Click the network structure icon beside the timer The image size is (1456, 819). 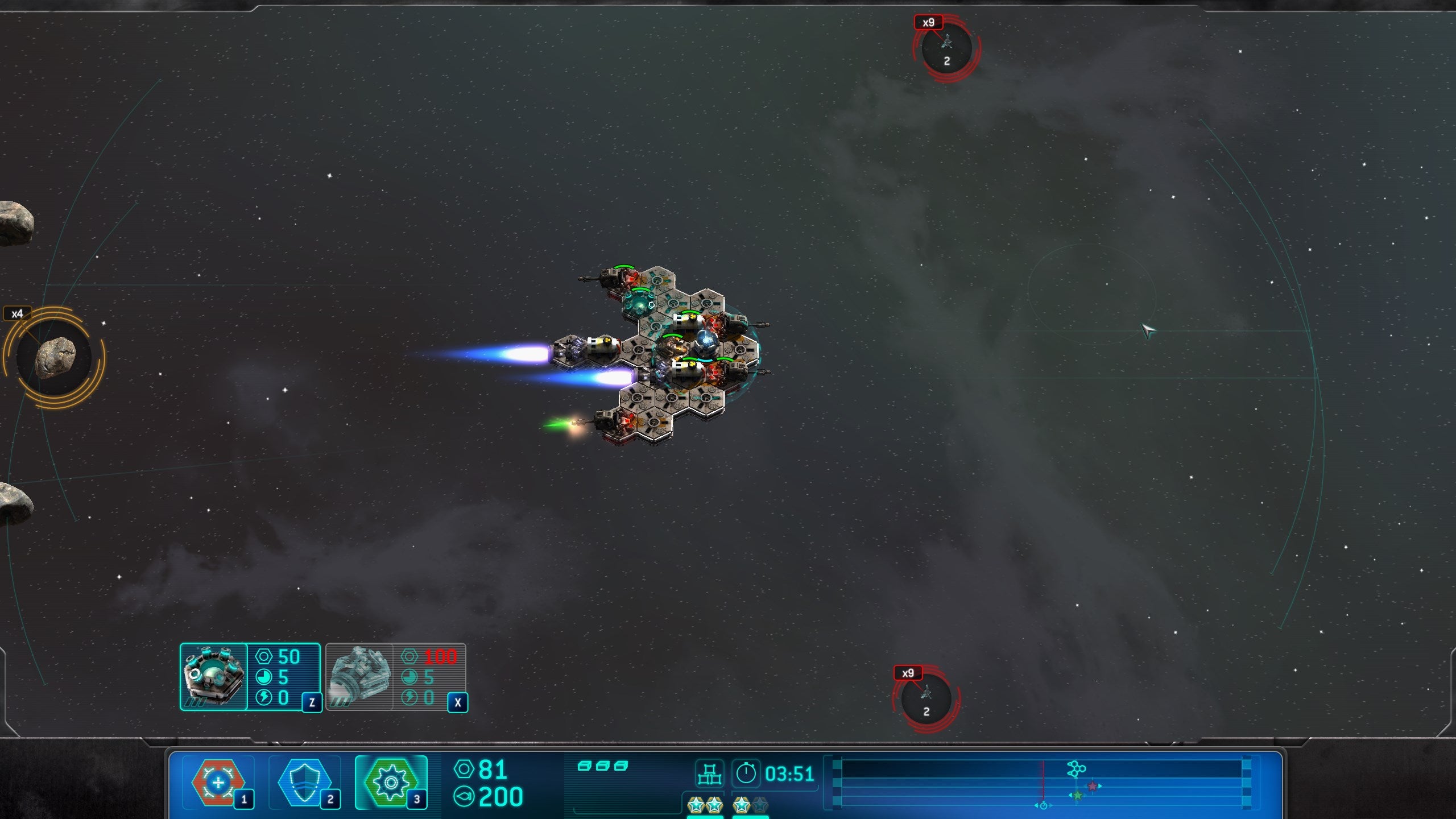coord(709,774)
